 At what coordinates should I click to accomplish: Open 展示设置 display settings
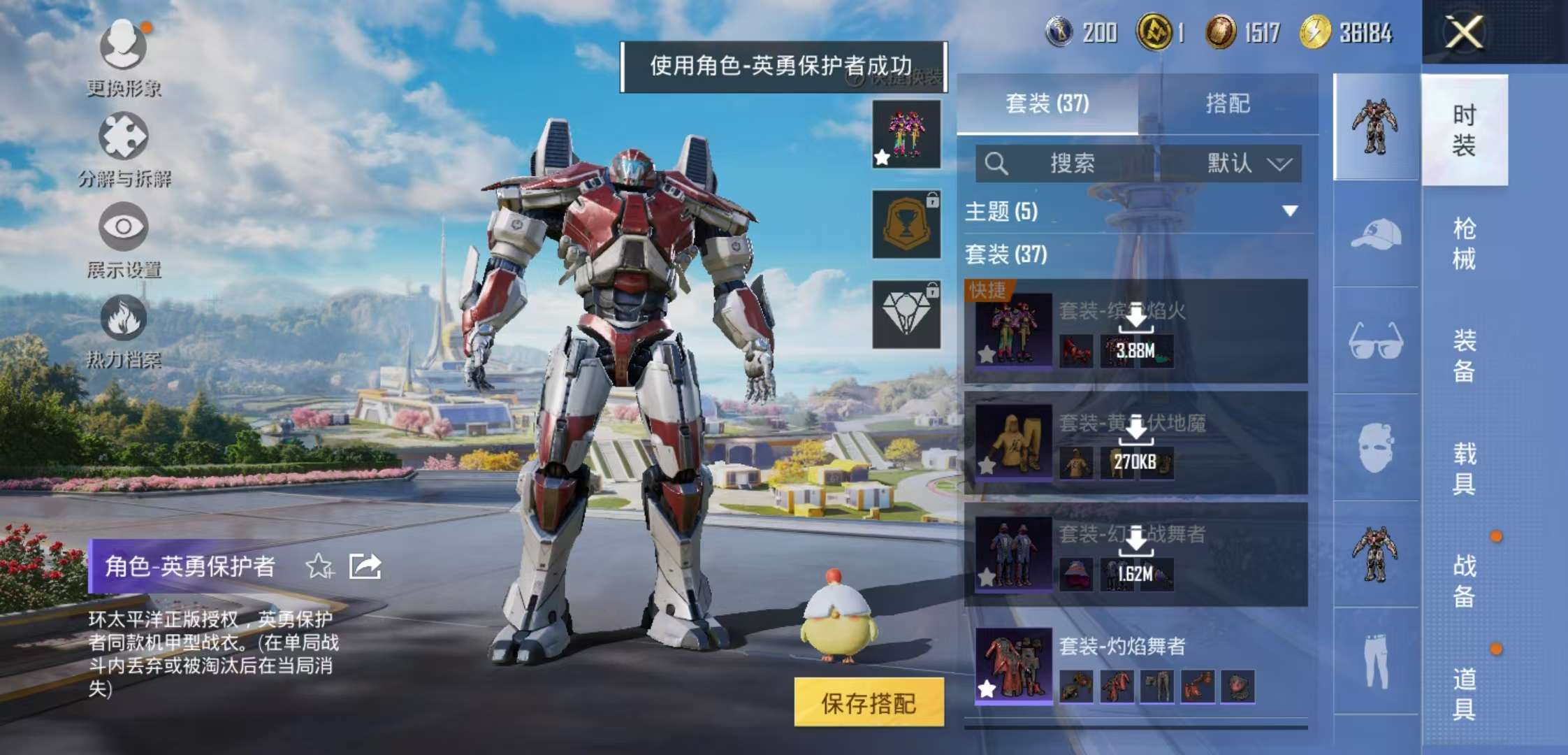(x=124, y=227)
